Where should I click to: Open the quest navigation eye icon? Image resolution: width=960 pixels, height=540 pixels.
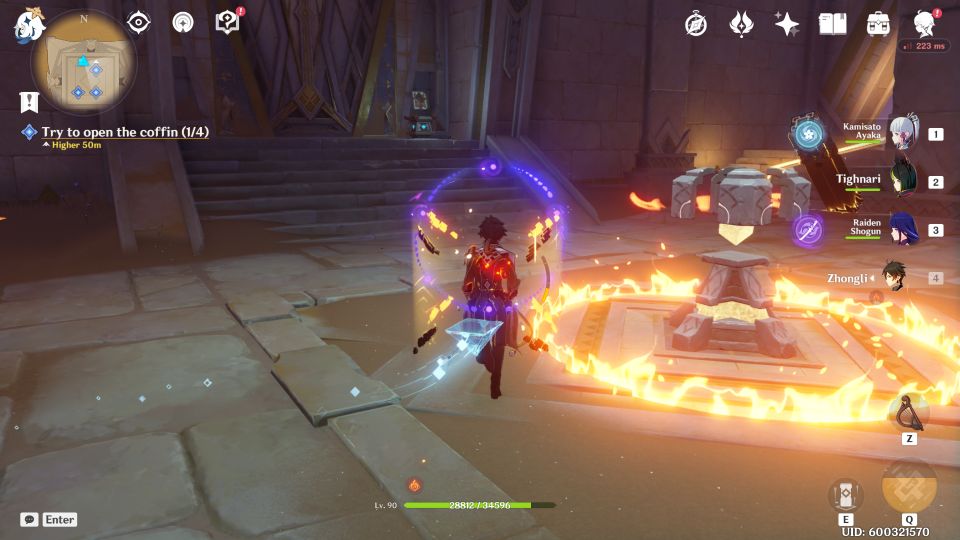(x=138, y=23)
